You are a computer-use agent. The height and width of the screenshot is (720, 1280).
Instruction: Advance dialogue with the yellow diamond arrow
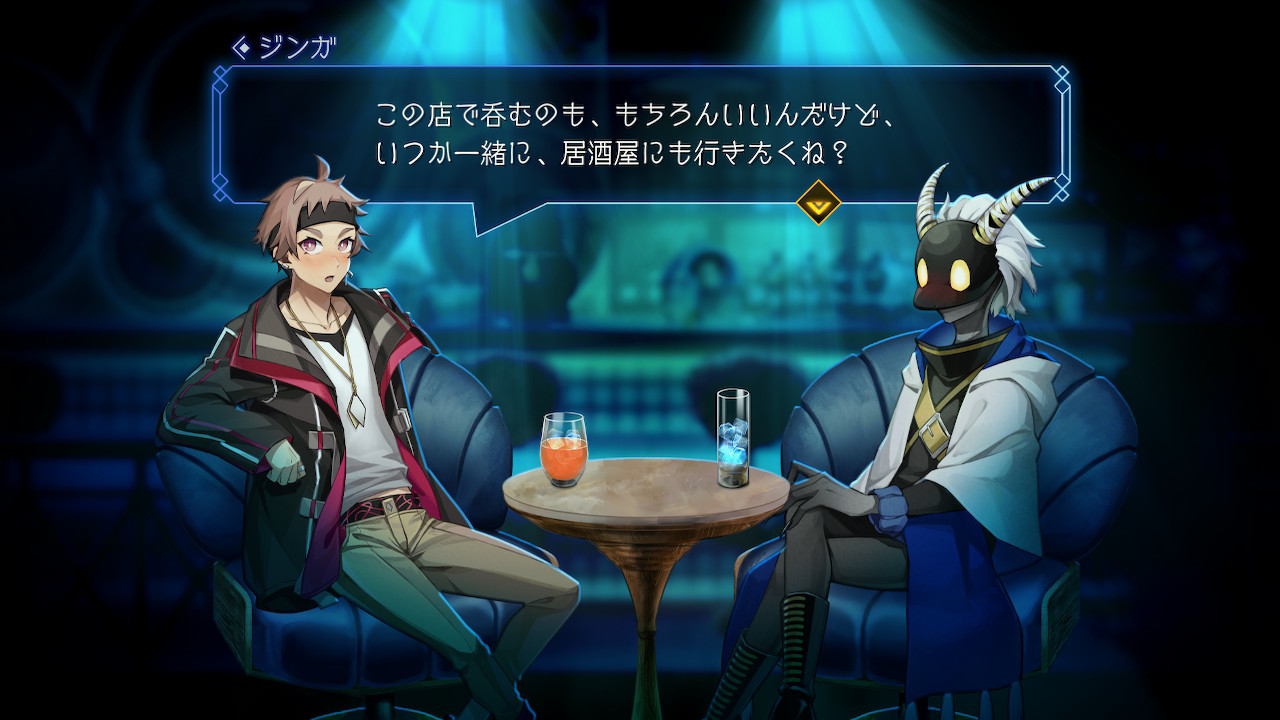[817, 202]
